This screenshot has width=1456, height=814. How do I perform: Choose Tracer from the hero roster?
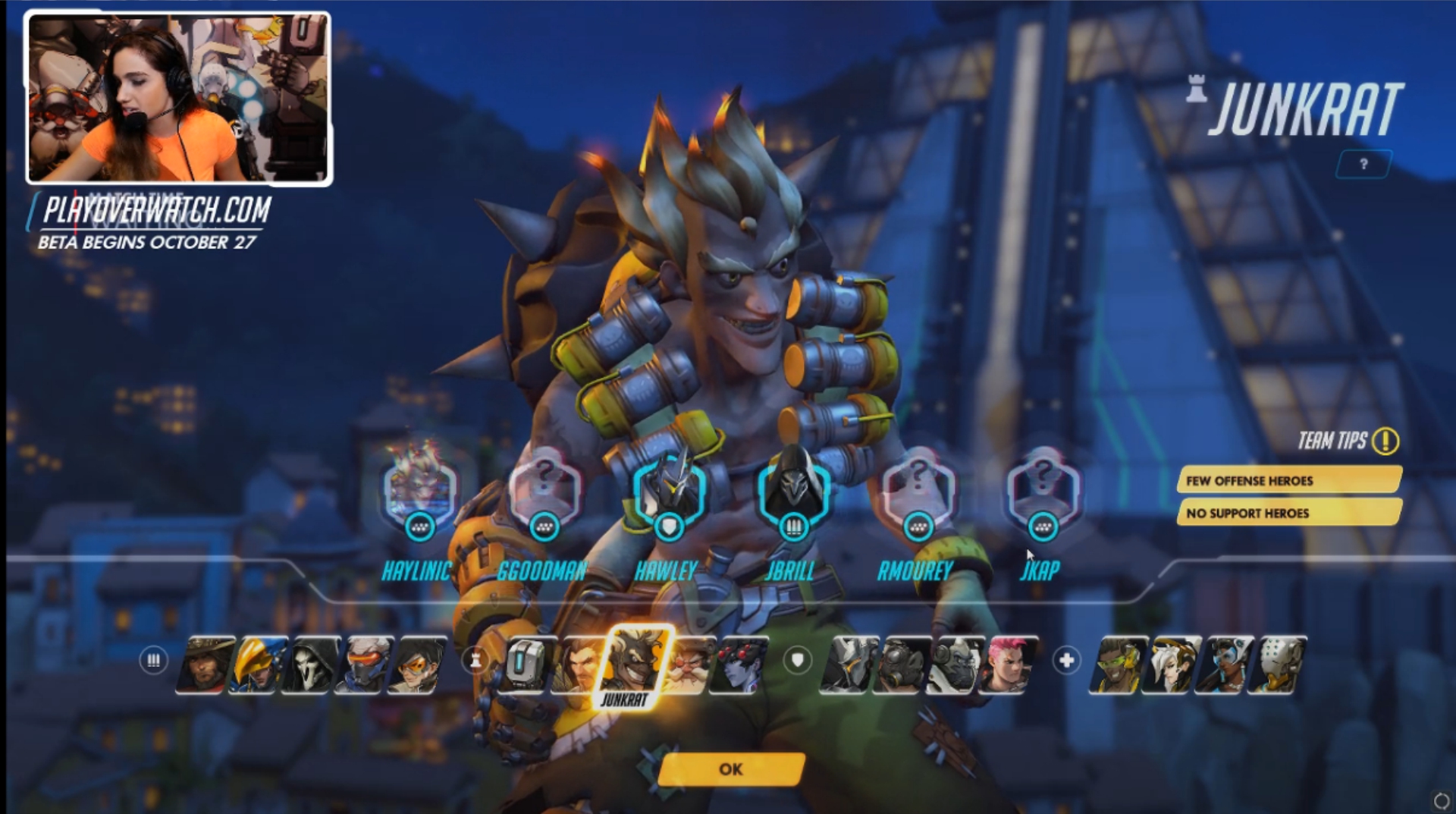417,665
